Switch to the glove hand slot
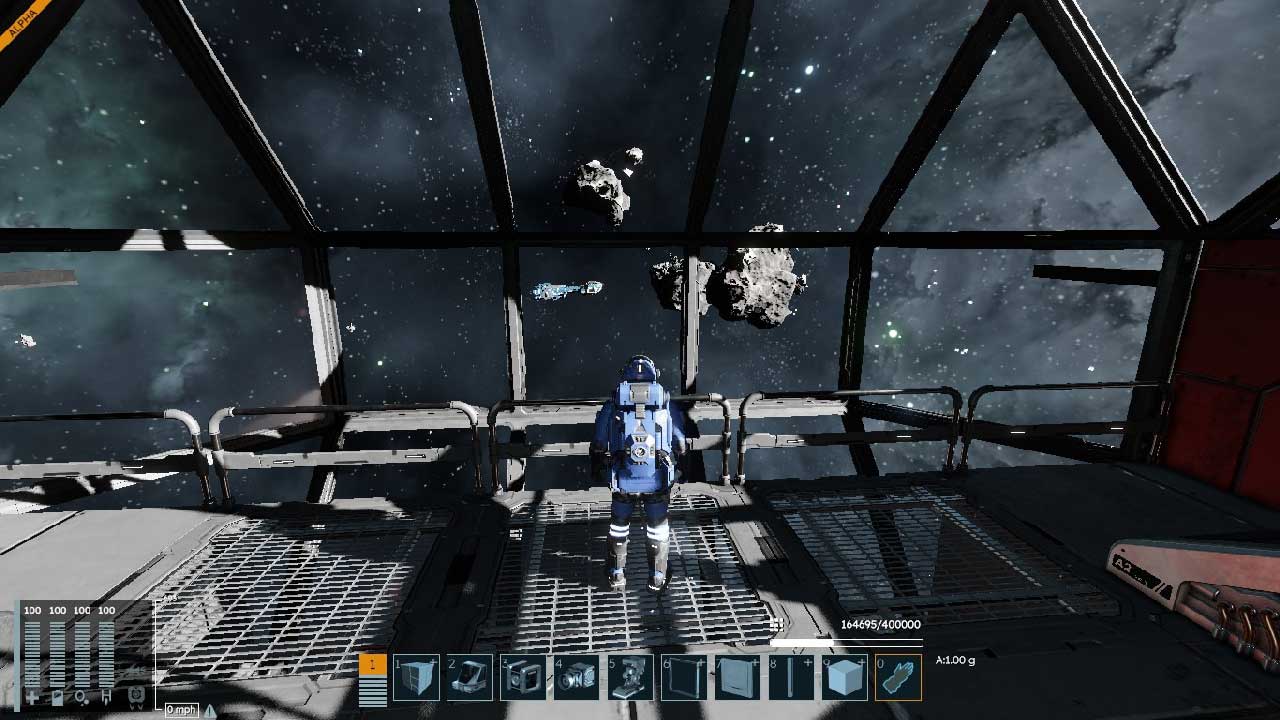 (898, 677)
